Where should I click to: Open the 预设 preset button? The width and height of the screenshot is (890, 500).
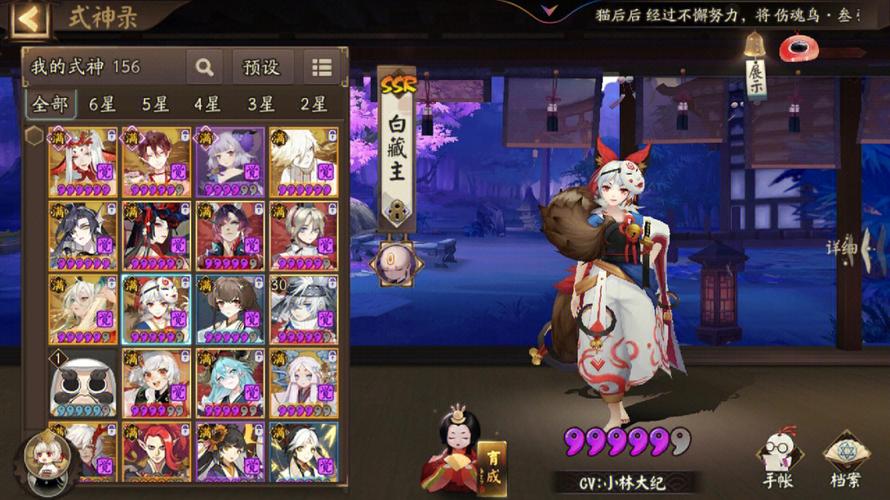(262, 67)
